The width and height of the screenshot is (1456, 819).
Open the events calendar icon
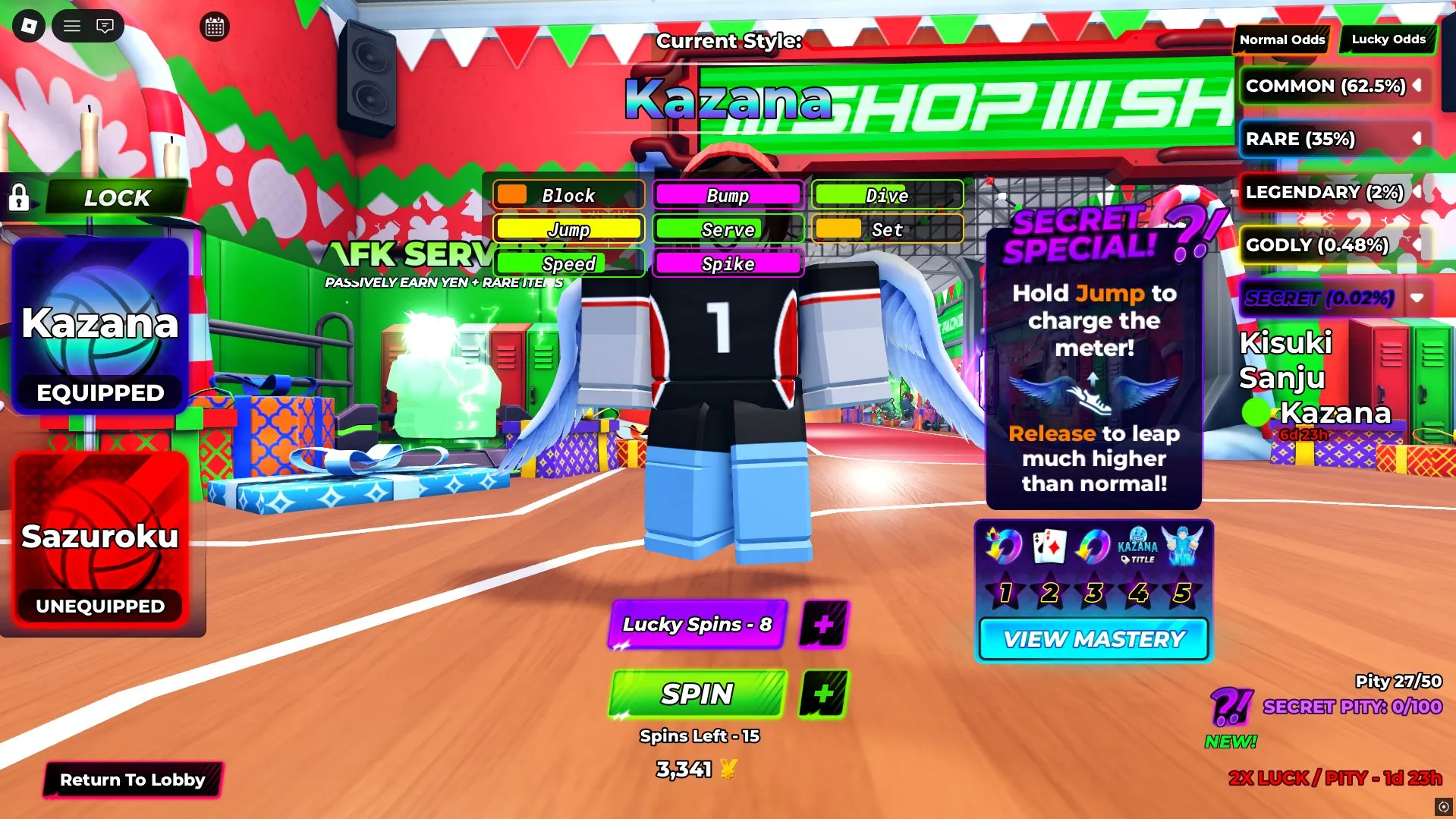(213, 27)
